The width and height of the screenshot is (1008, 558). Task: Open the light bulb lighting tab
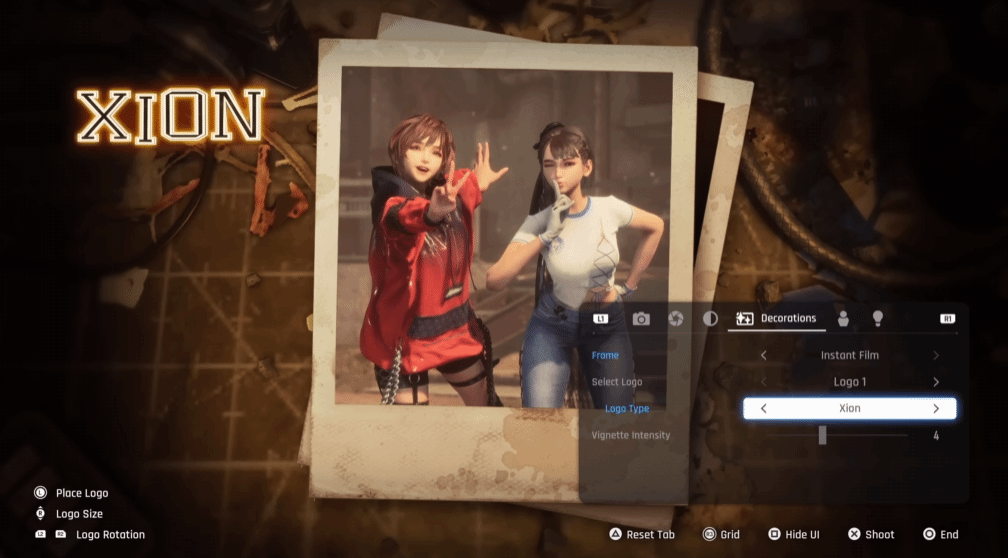tap(878, 318)
